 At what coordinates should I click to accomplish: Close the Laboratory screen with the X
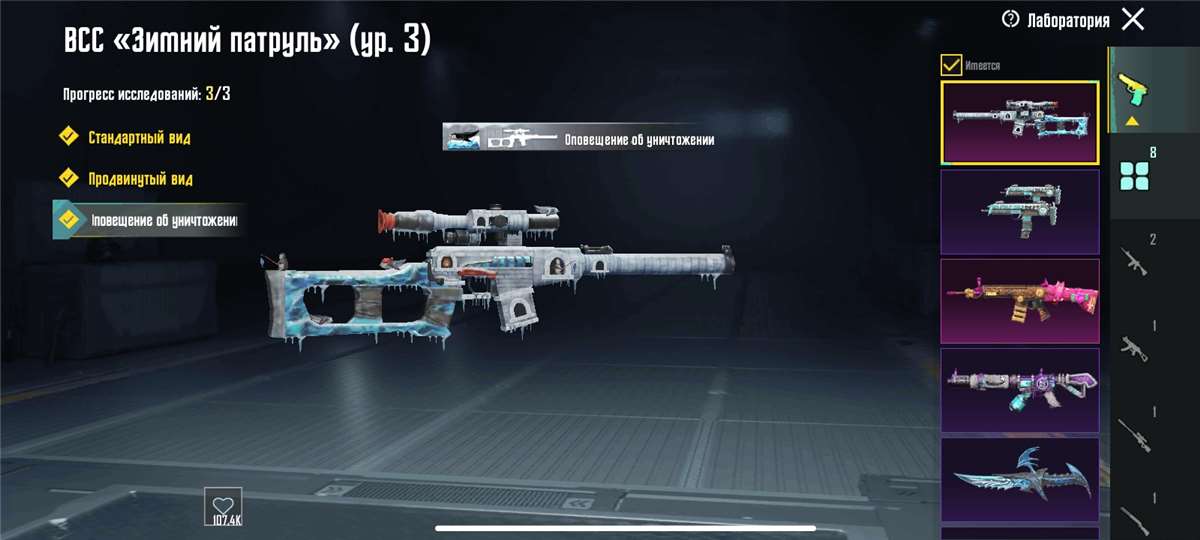pos(1133,19)
